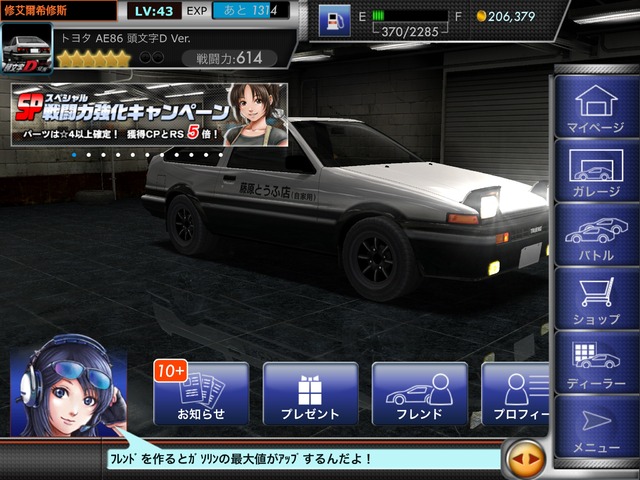Tap the blue gasoline pump icon
The image size is (640, 480).
click(334, 19)
